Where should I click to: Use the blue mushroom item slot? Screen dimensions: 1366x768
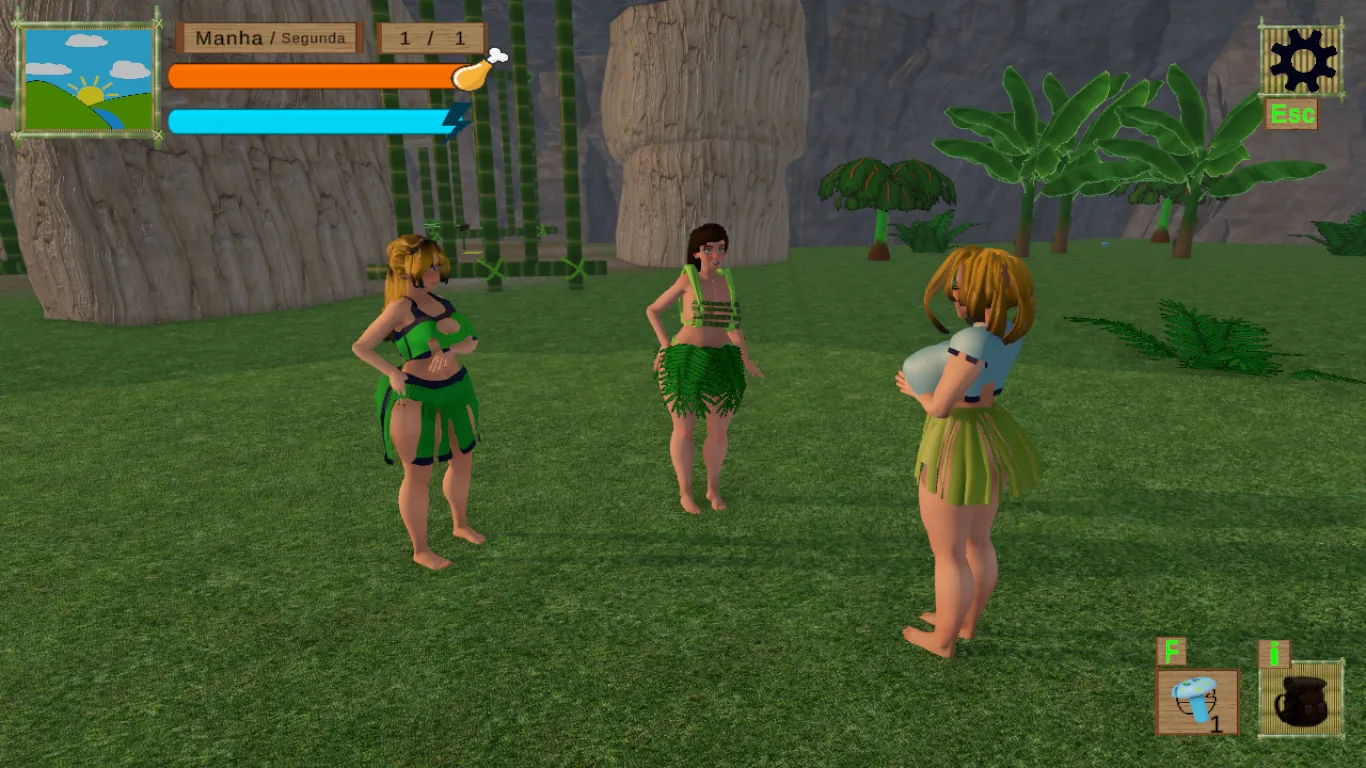coord(1197,702)
